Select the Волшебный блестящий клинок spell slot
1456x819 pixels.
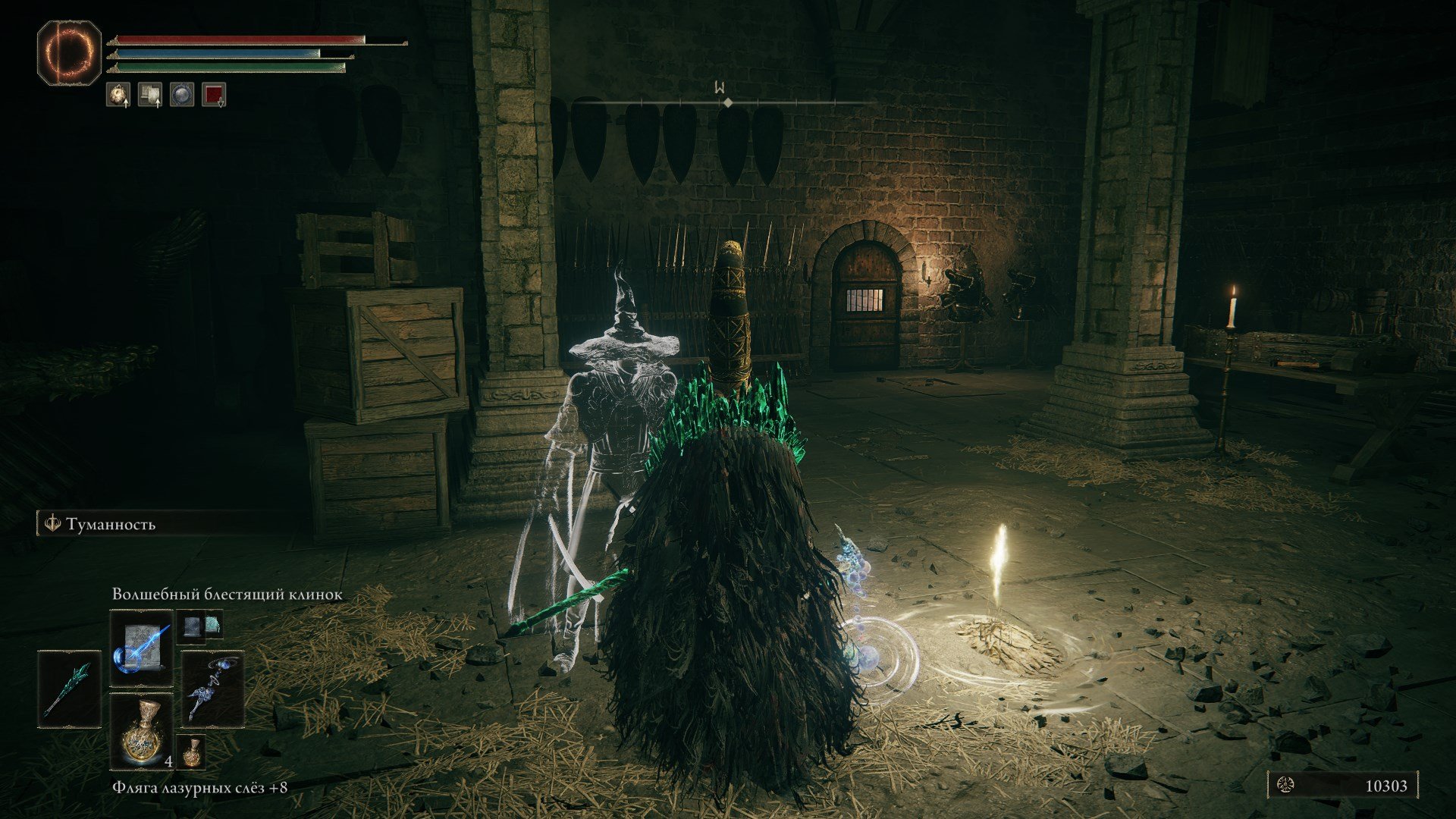[142, 648]
